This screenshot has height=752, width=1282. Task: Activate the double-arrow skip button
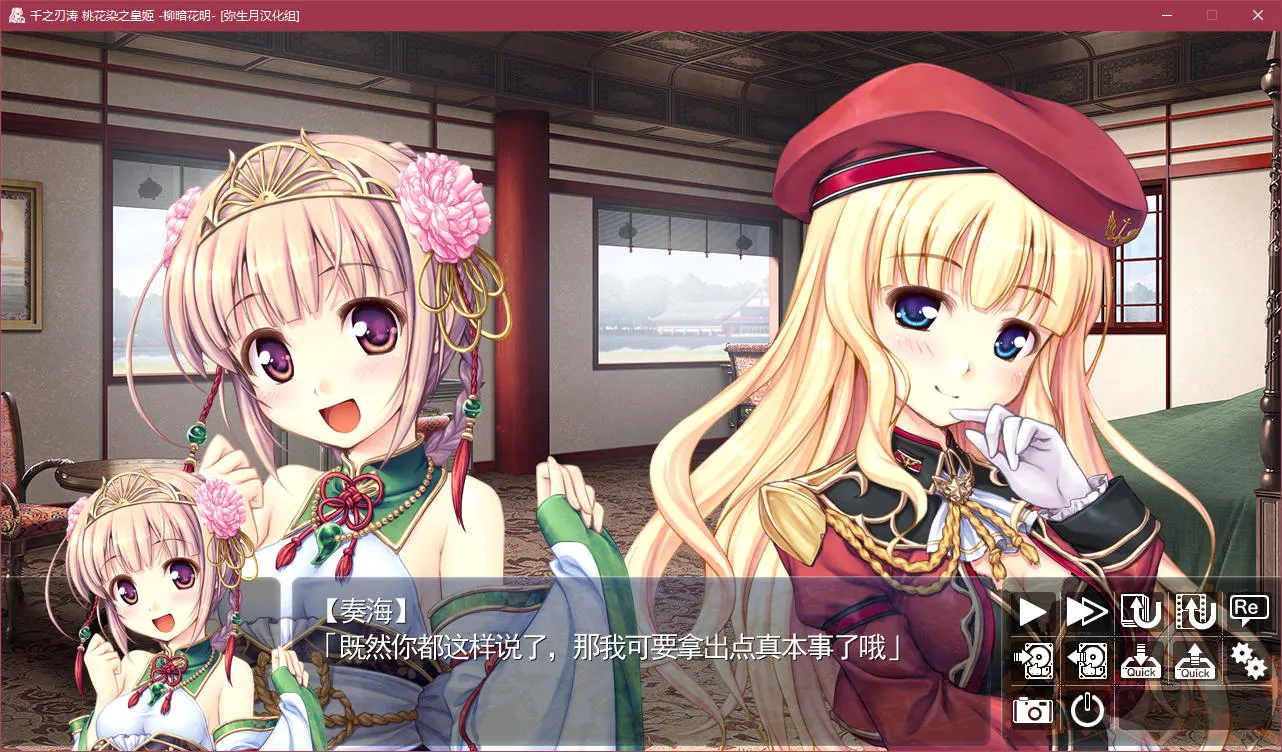pos(1087,611)
